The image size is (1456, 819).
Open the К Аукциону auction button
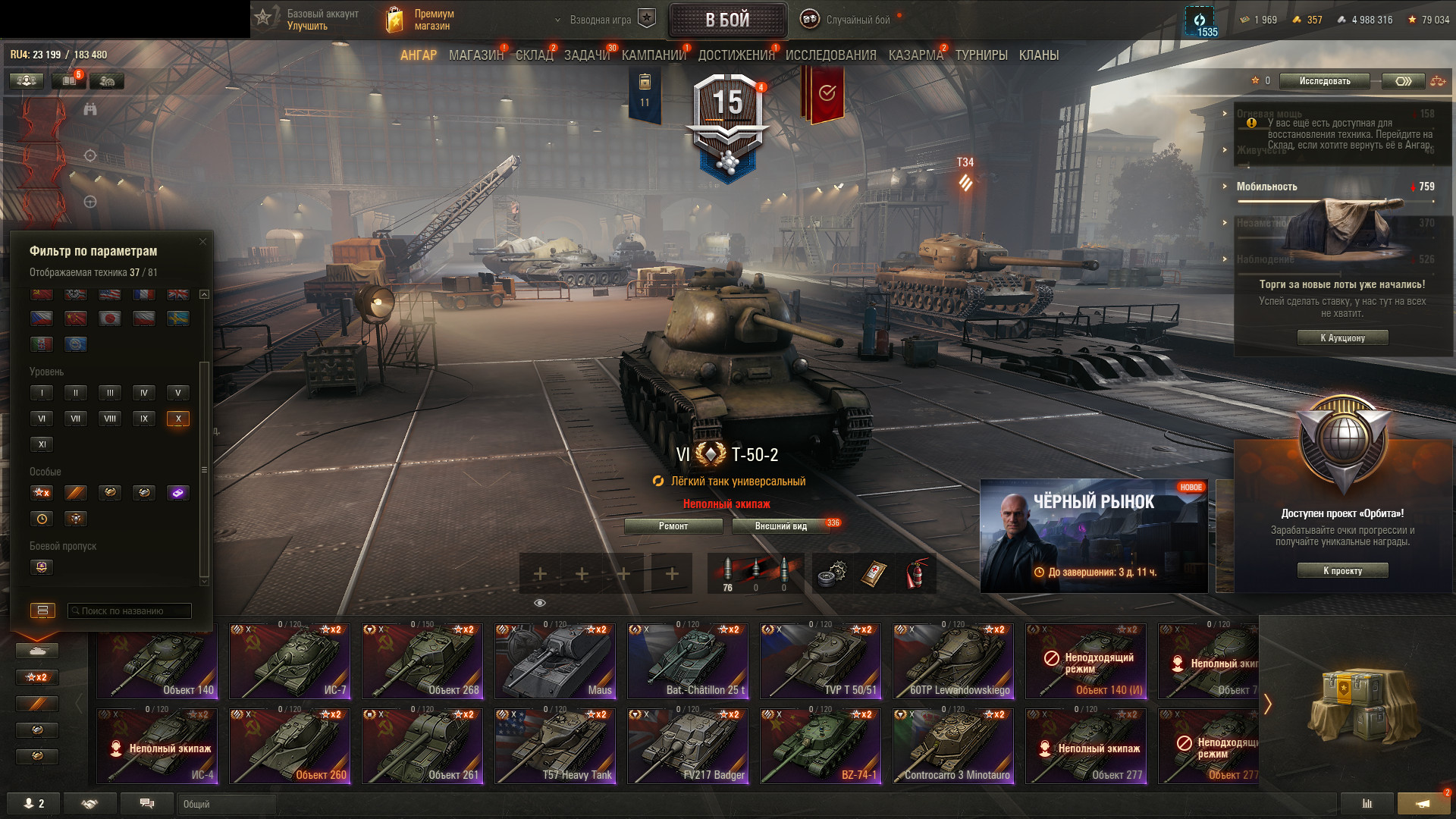(x=1342, y=338)
